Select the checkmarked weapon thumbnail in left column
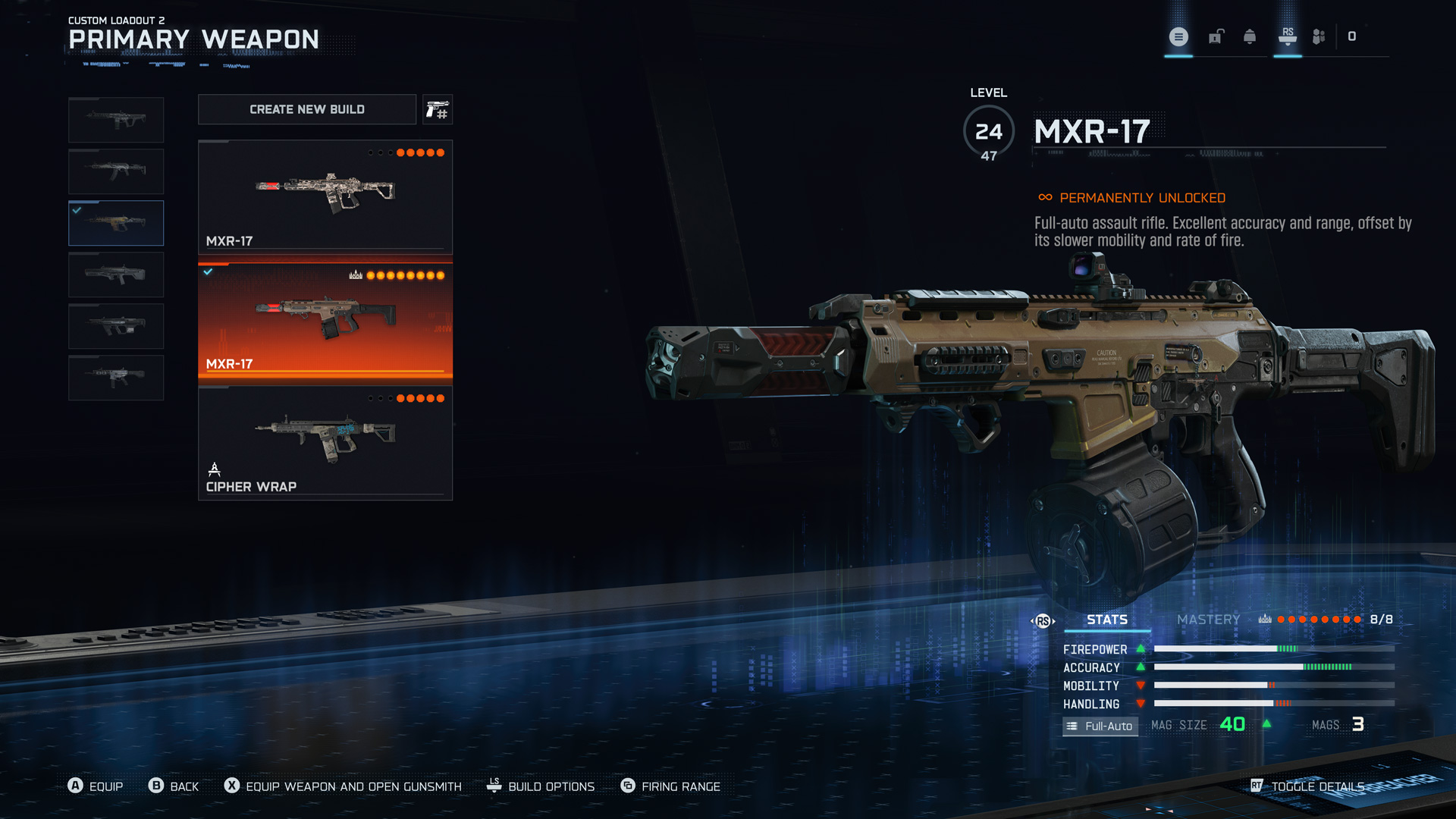This screenshot has height=819, width=1456. coord(116,223)
